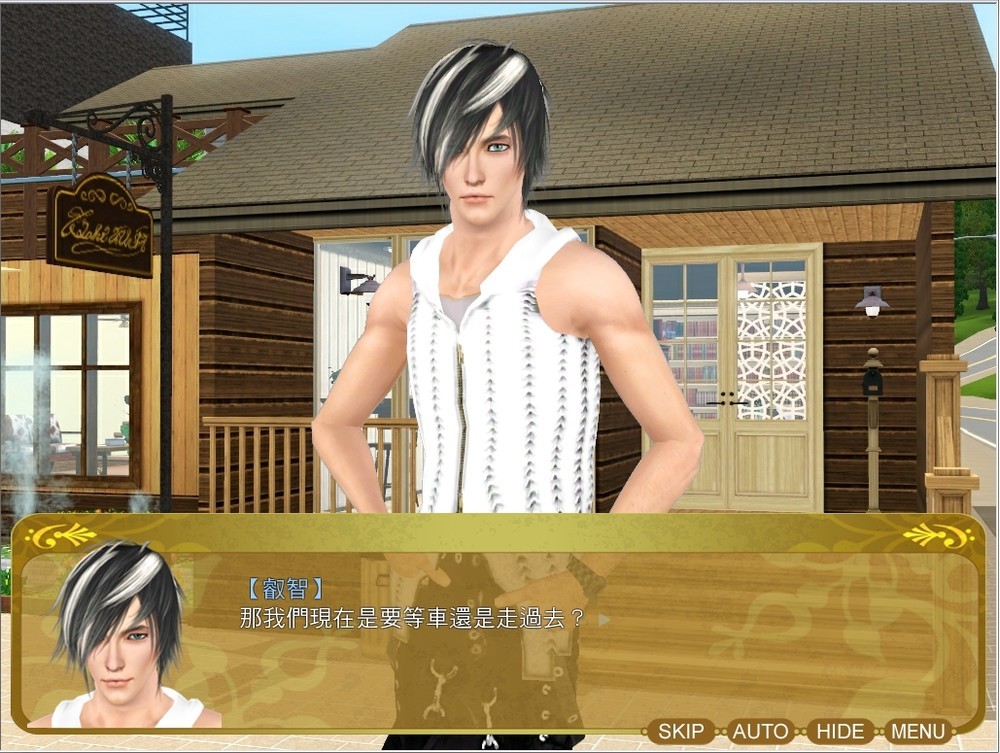This screenshot has width=1000, height=753.
Task: Skip the dialogue with SKIP button
Action: pyautogui.click(x=681, y=731)
